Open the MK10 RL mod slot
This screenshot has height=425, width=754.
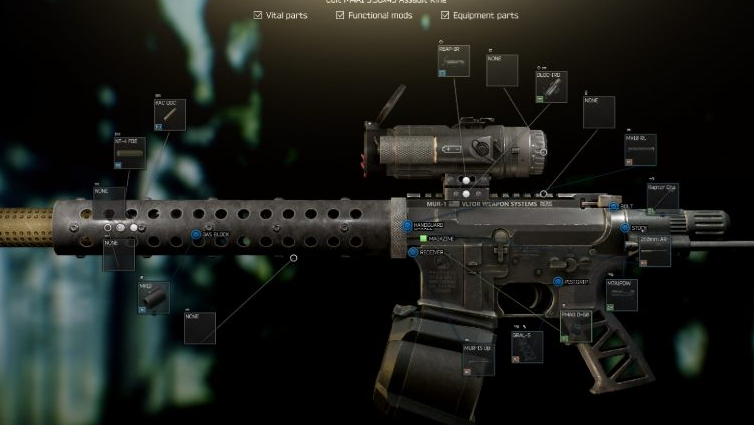(640, 148)
